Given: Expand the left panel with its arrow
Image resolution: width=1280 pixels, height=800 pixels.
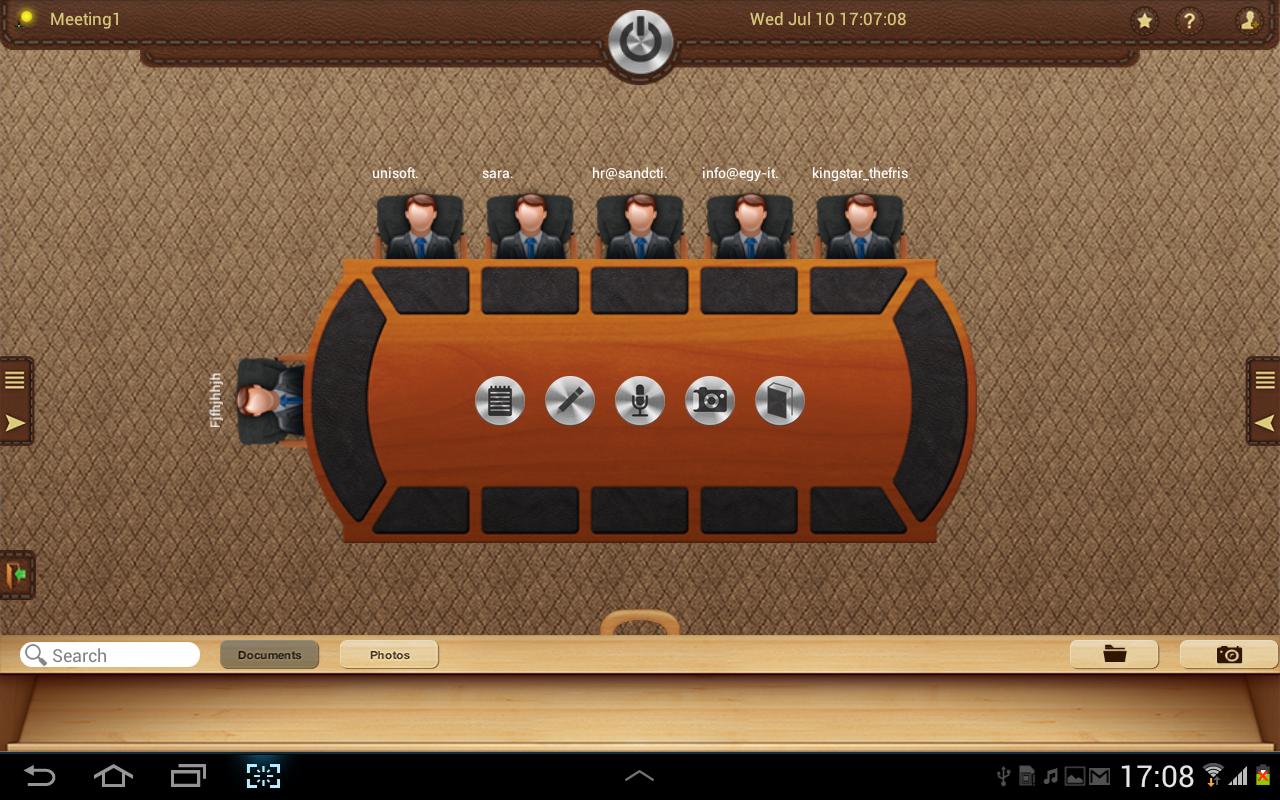Looking at the screenshot, I should tap(14, 423).
